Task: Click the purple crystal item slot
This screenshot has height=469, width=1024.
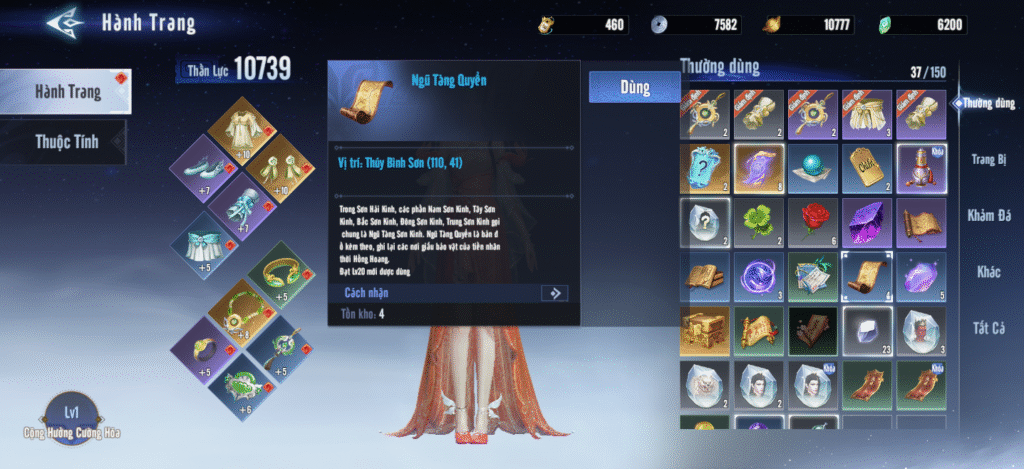Action: coord(867,221)
